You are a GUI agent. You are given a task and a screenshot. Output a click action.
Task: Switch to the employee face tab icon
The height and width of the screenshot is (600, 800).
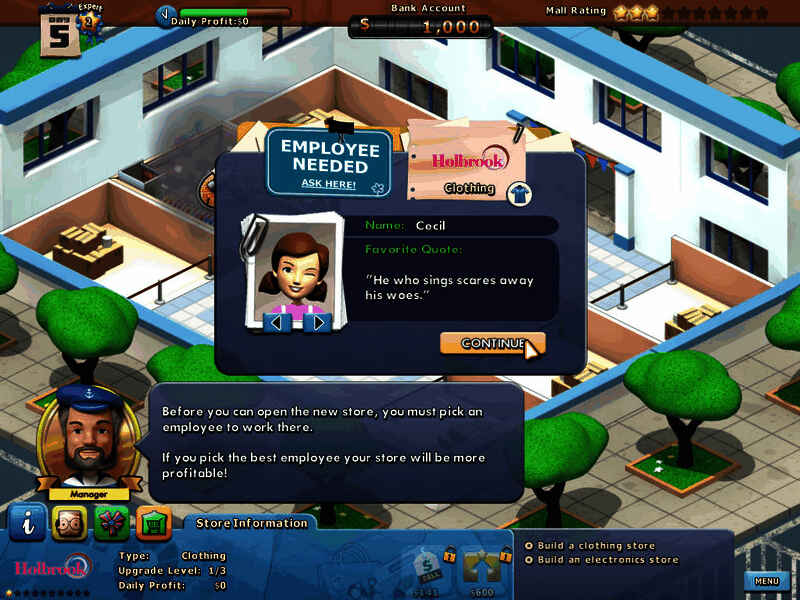(69, 522)
